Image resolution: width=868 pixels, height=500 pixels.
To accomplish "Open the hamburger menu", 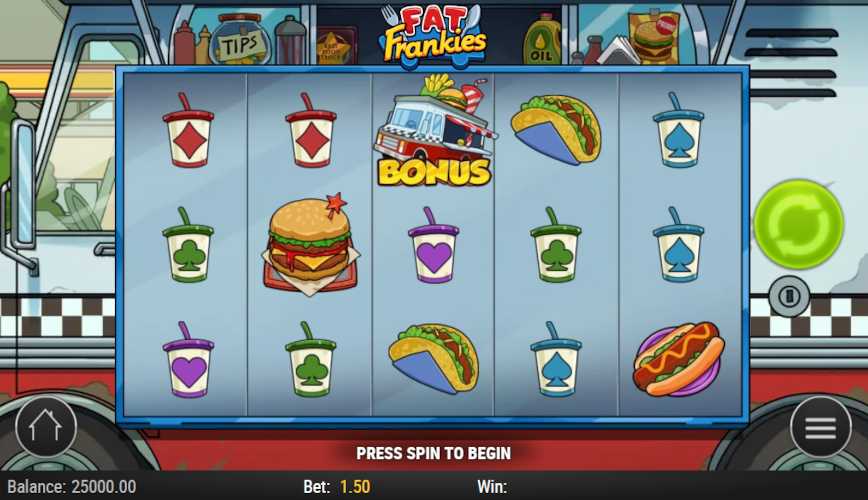I will (x=820, y=428).
